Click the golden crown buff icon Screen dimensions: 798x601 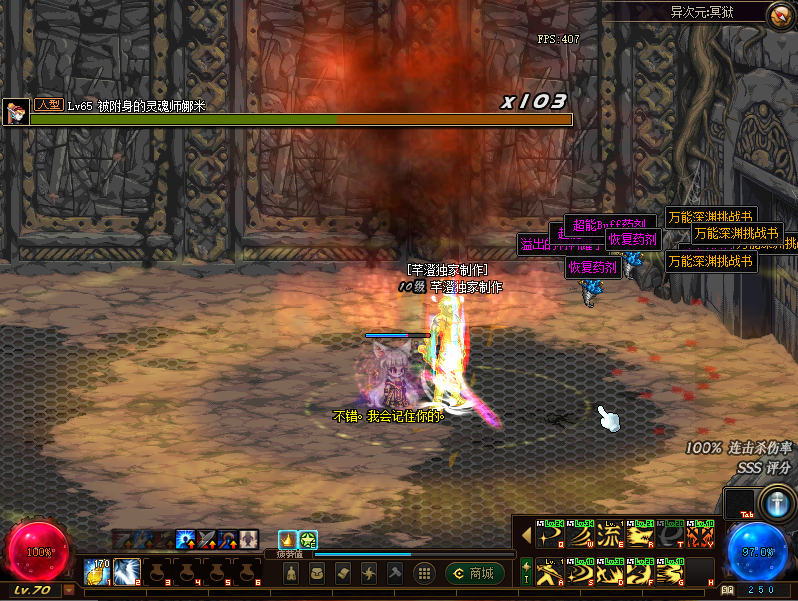(287, 539)
